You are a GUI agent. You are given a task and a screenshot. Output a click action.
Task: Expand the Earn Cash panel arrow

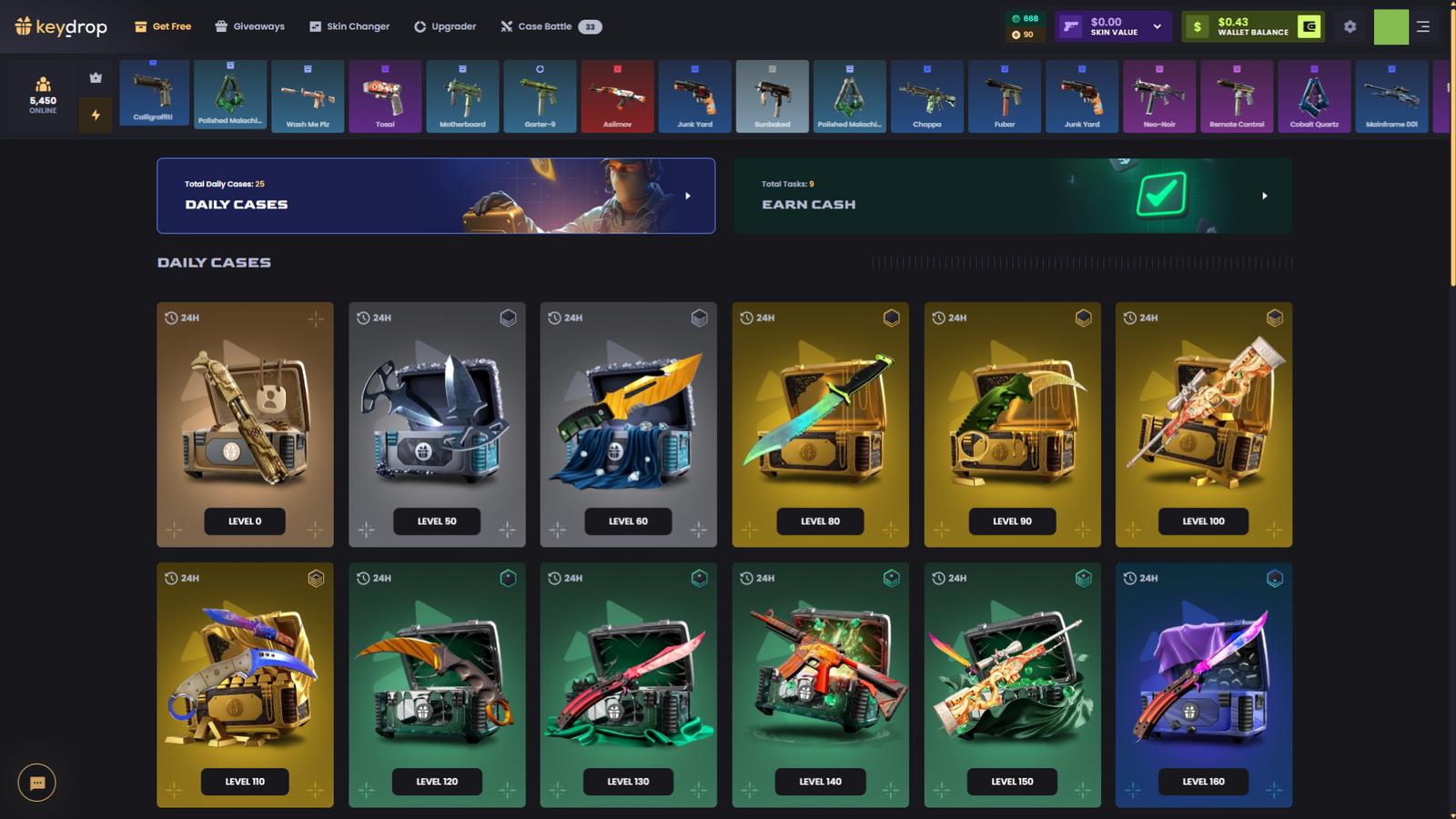(1264, 196)
